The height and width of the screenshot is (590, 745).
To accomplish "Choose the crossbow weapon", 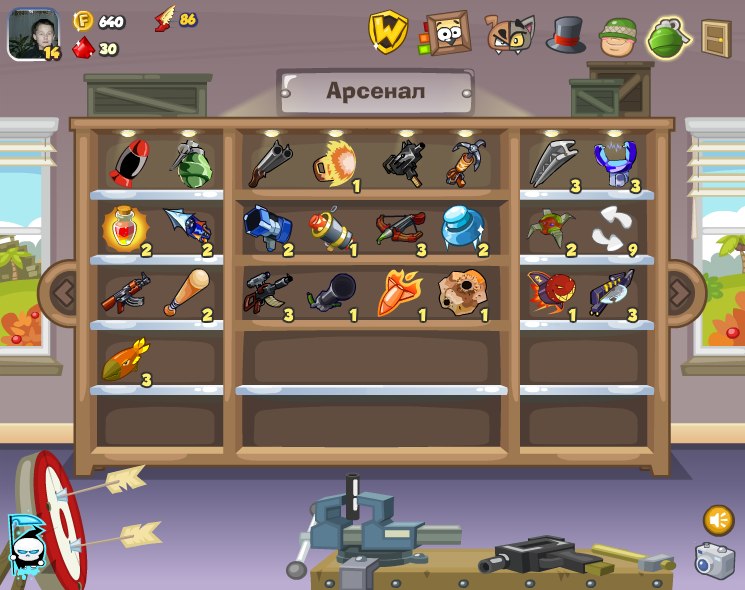I will tap(398, 228).
